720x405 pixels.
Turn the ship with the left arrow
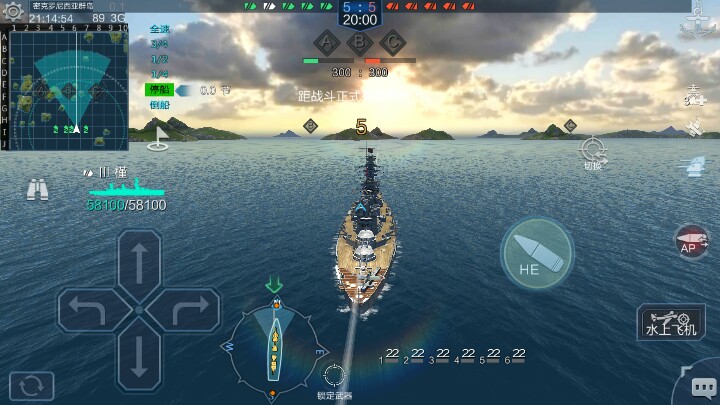pyautogui.click(x=88, y=312)
